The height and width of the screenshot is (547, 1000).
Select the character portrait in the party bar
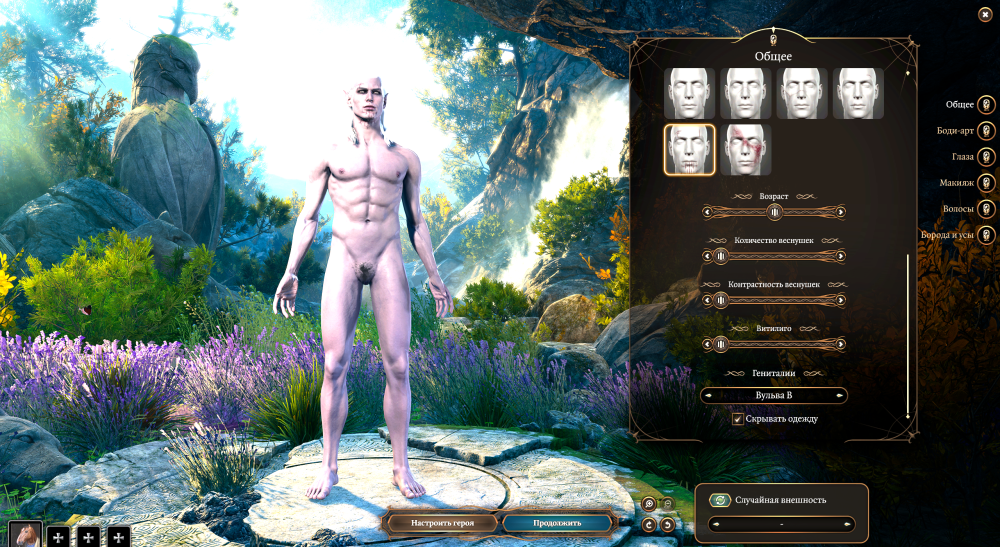pyautogui.click(x=24, y=535)
